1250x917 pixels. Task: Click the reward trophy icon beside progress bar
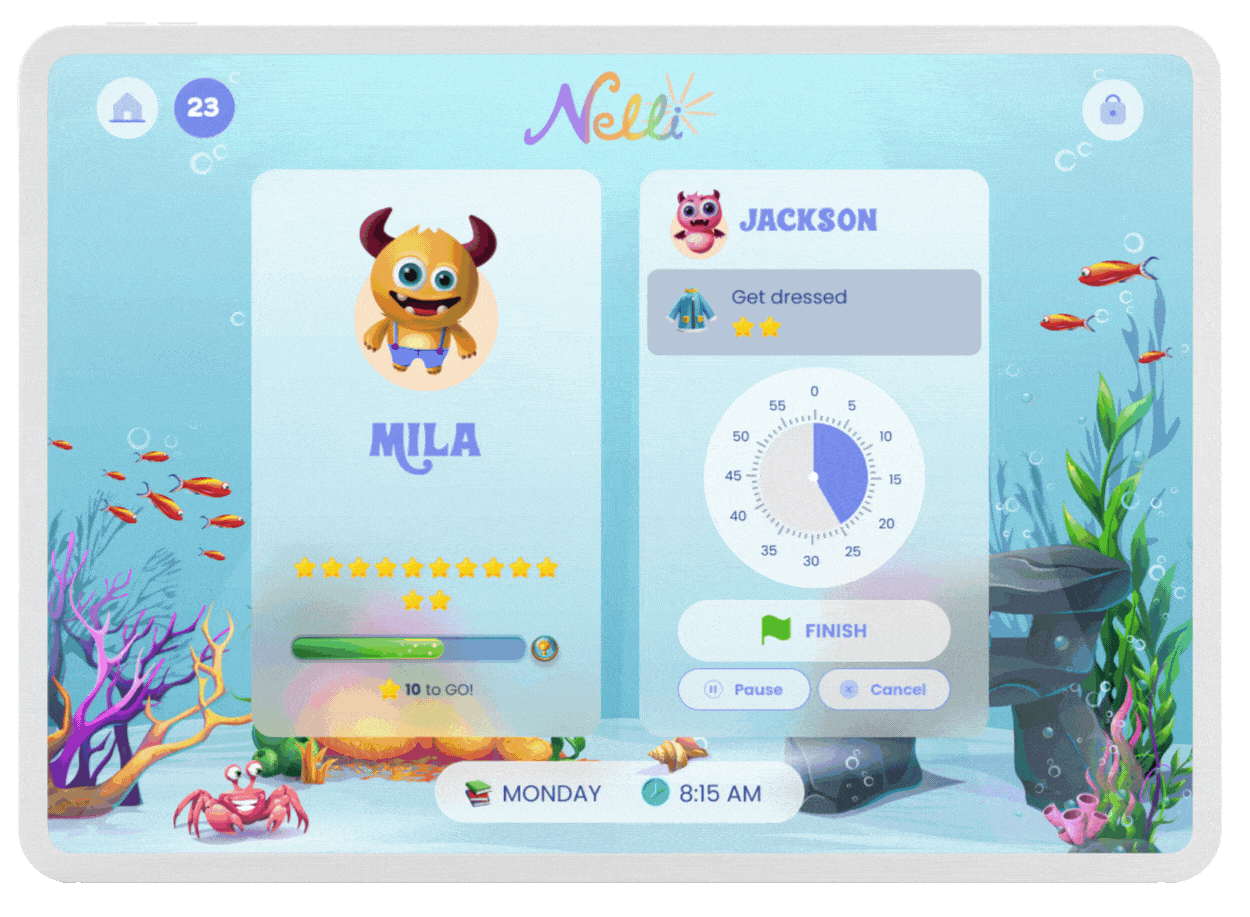(545, 649)
